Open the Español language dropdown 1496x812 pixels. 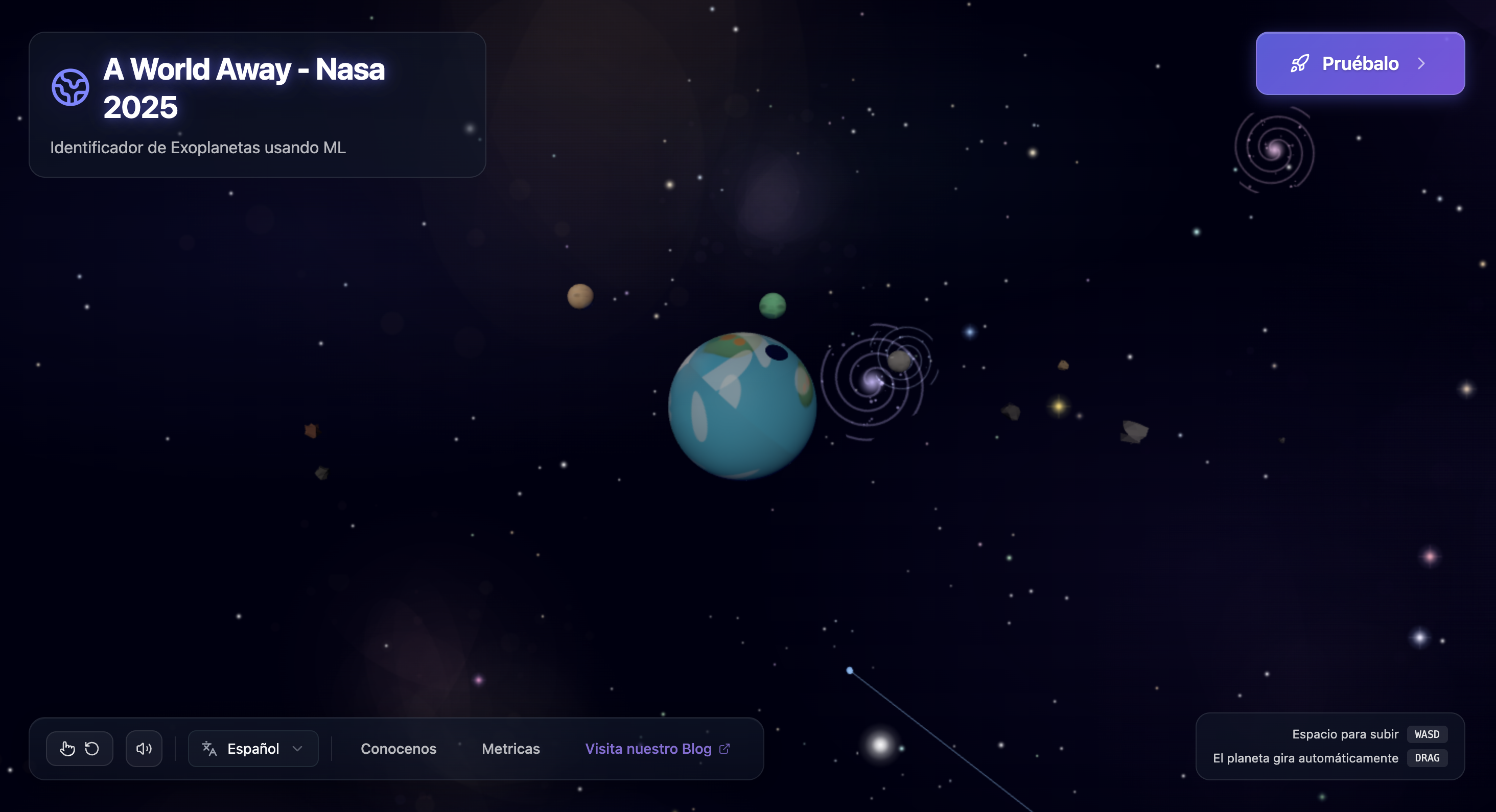[x=253, y=748]
